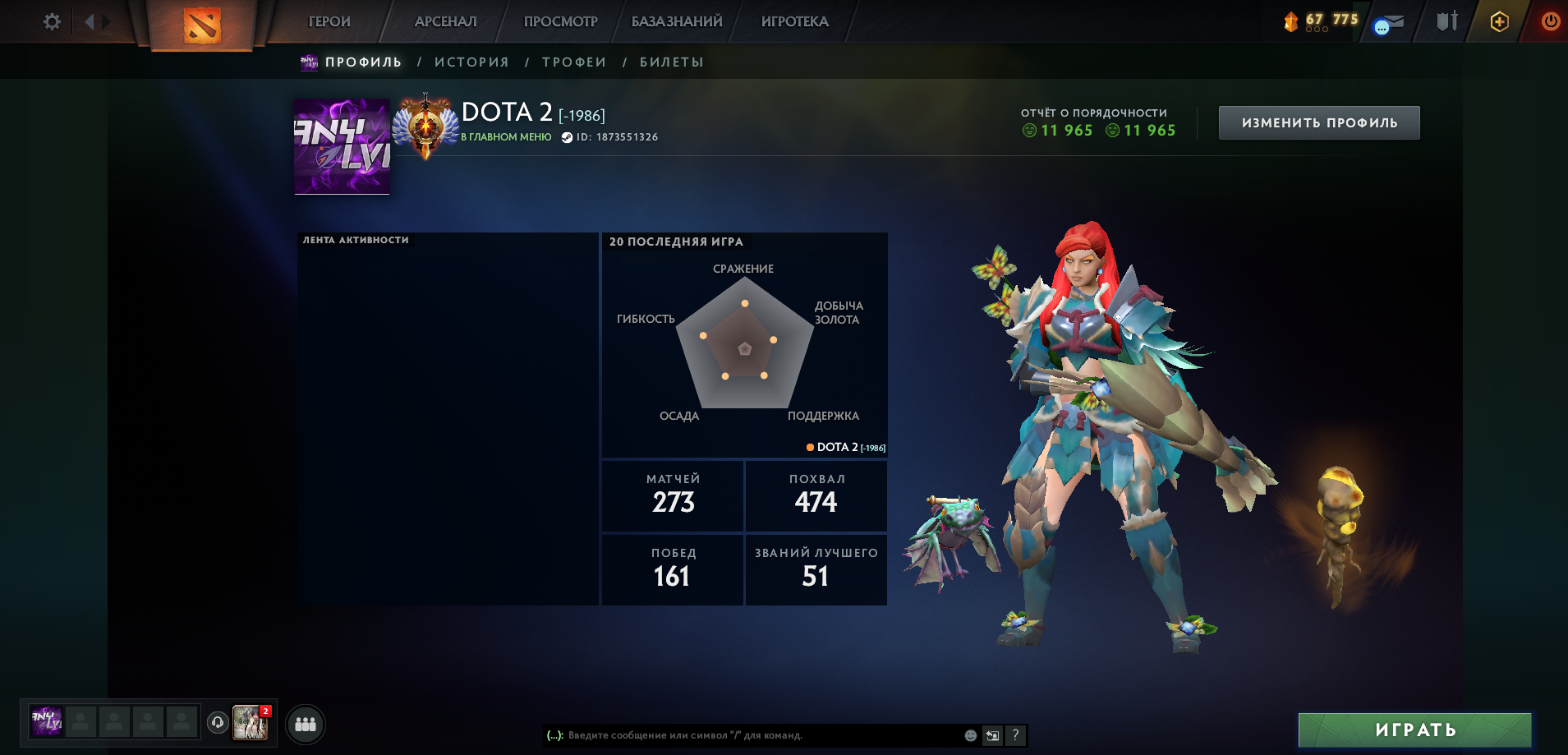
Task: Expand the party notification thumbnail with badge 2
Action: [251, 724]
